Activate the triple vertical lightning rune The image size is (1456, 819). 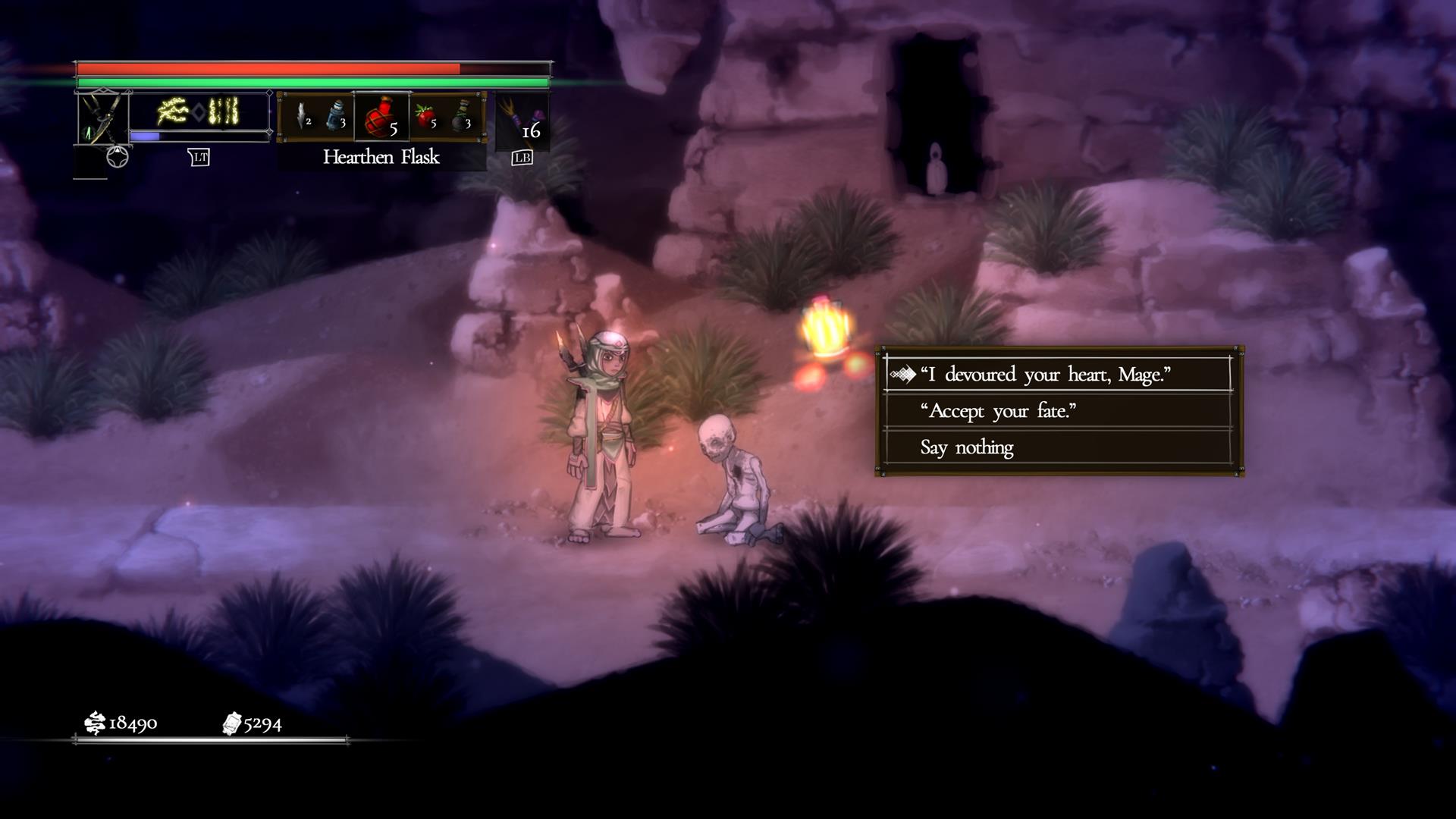pyautogui.click(x=224, y=111)
